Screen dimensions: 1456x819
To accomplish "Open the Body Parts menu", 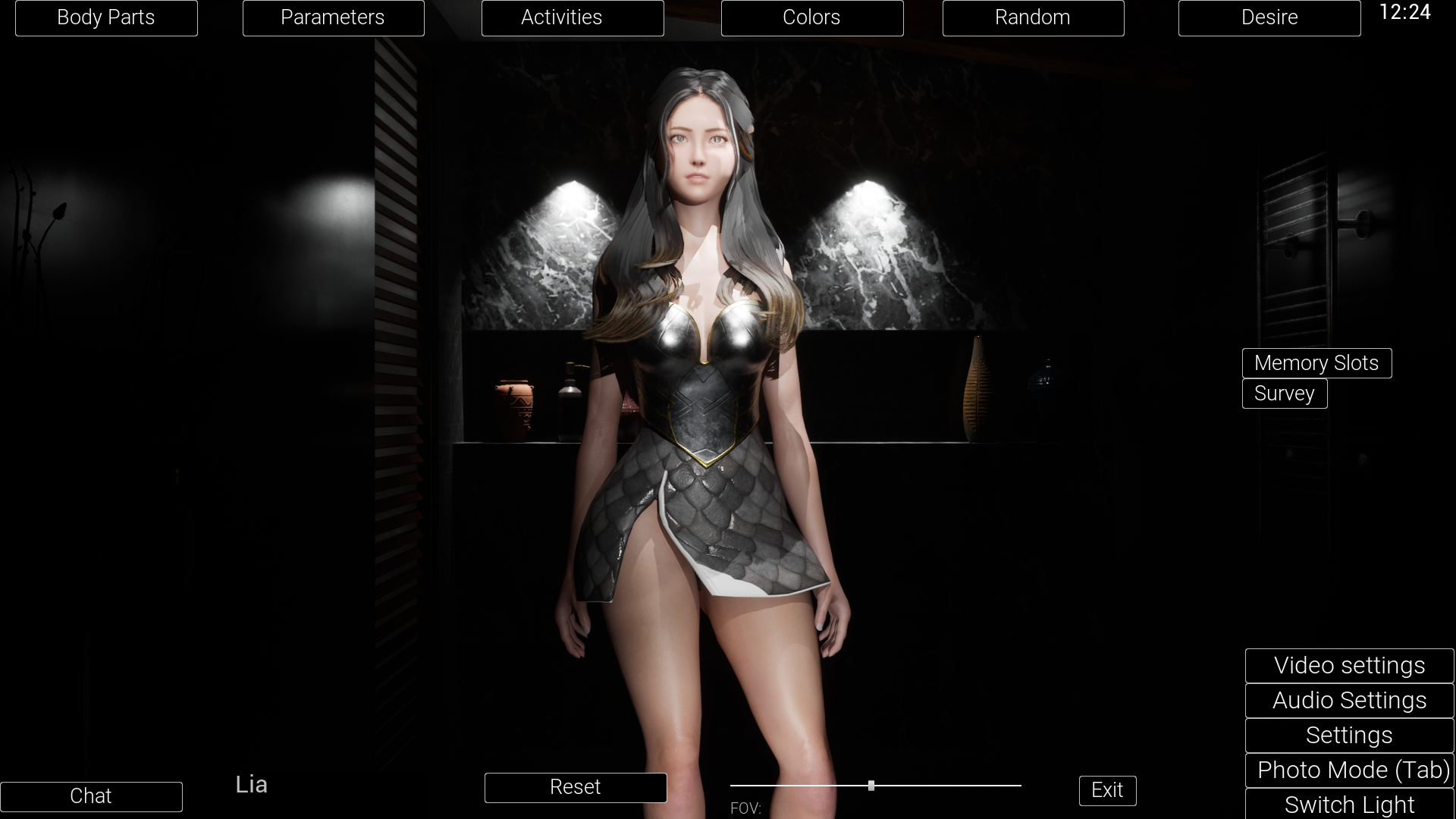I will (x=106, y=17).
